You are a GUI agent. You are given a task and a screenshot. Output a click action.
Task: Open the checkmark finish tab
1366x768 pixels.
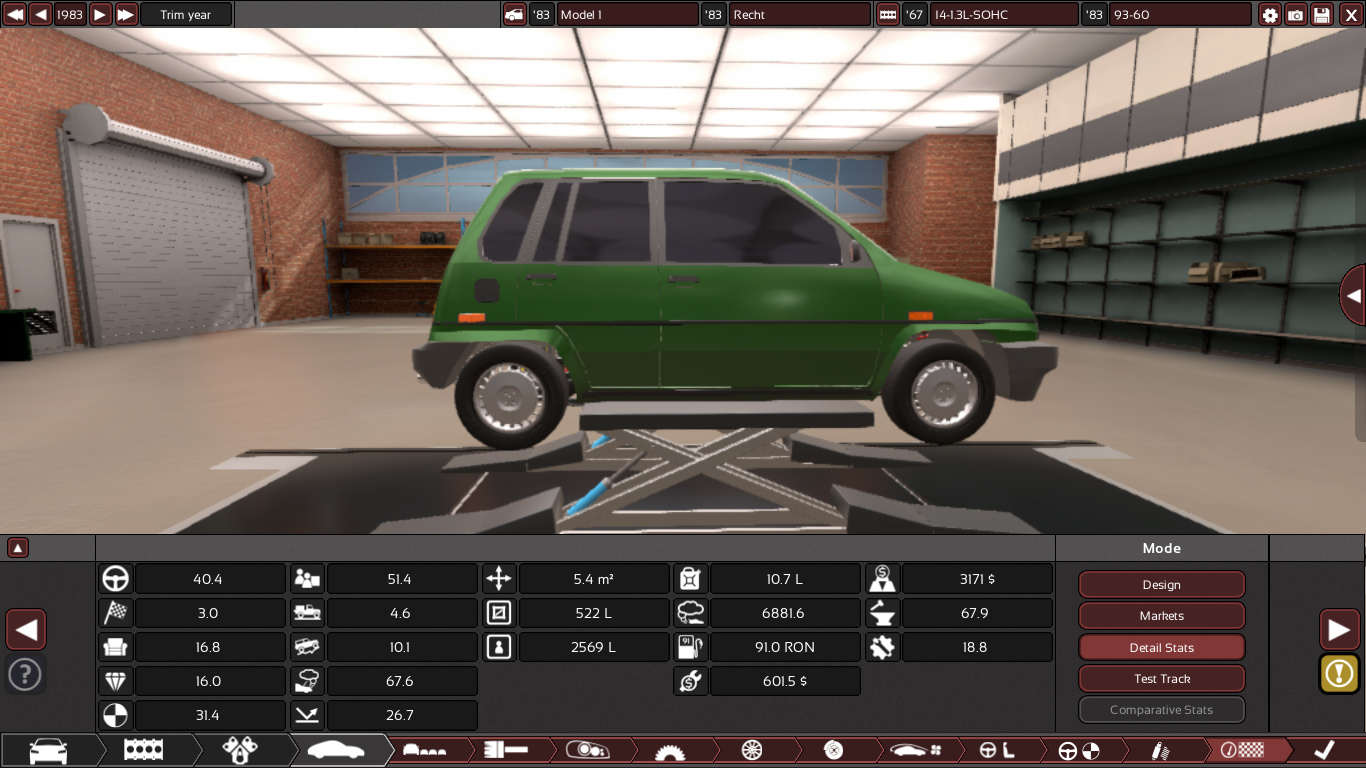pyautogui.click(x=1324, y=750)
